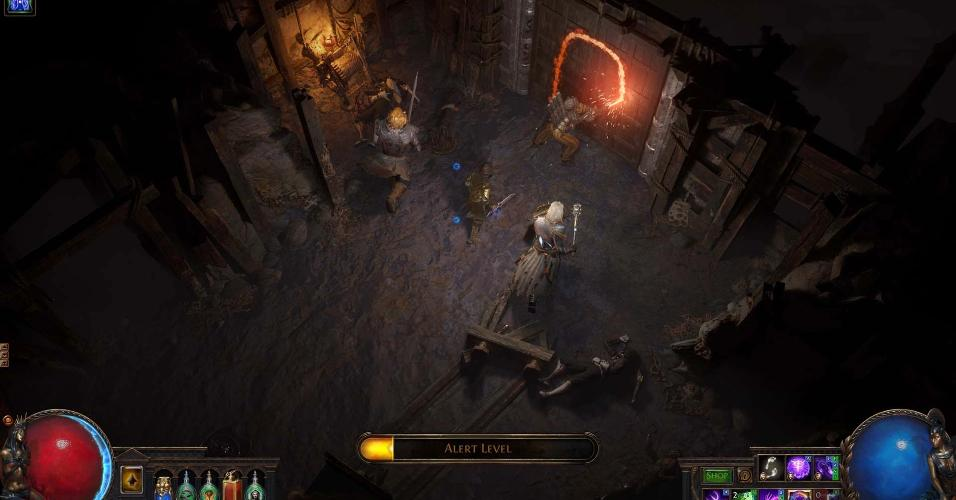This screenshot has width=956, height=500.
Task: Use the purple orb skill
Action: [x=798, y=467]
